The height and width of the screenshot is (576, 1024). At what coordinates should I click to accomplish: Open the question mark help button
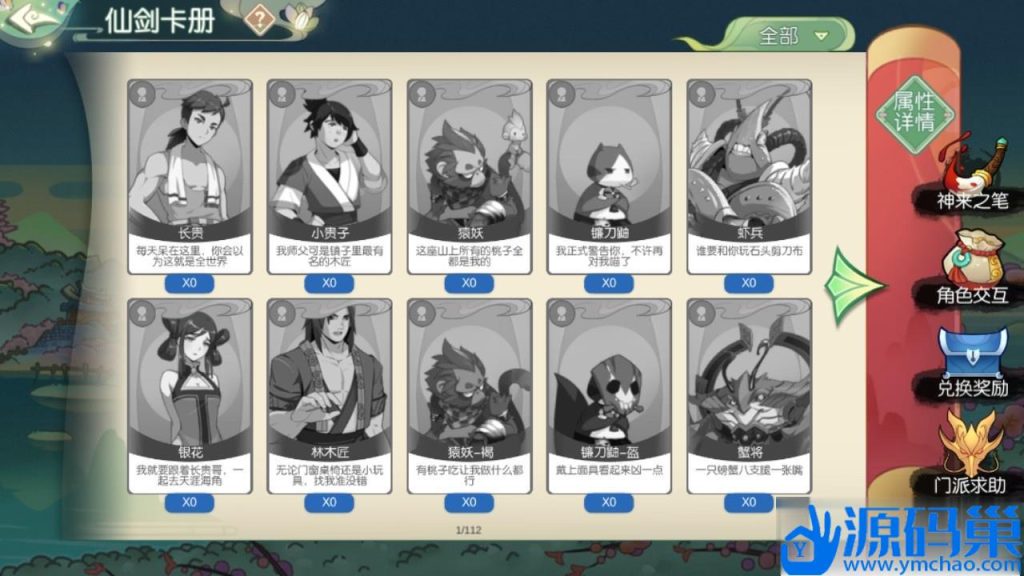click(x=261, y=18)
